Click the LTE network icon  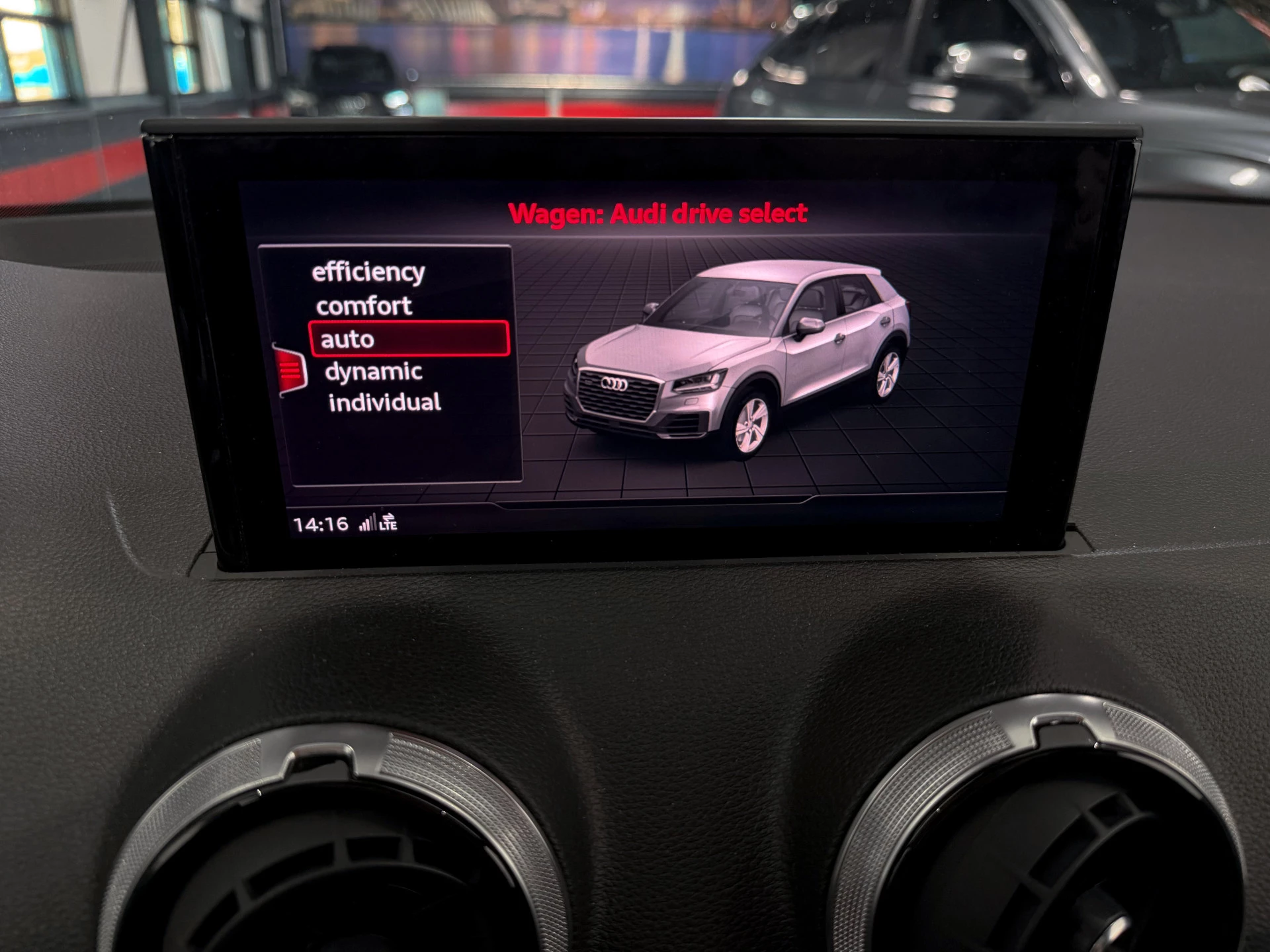click(389, 524)
